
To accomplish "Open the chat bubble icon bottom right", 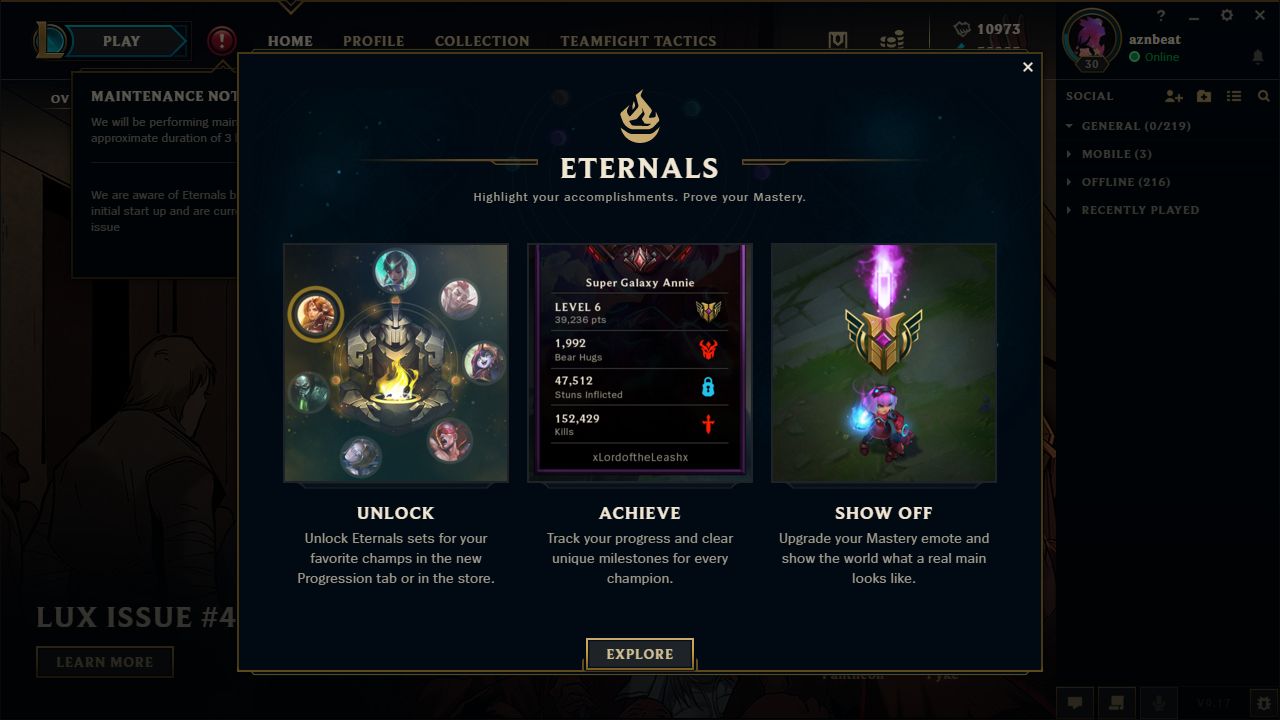I will click(1075, 703).
